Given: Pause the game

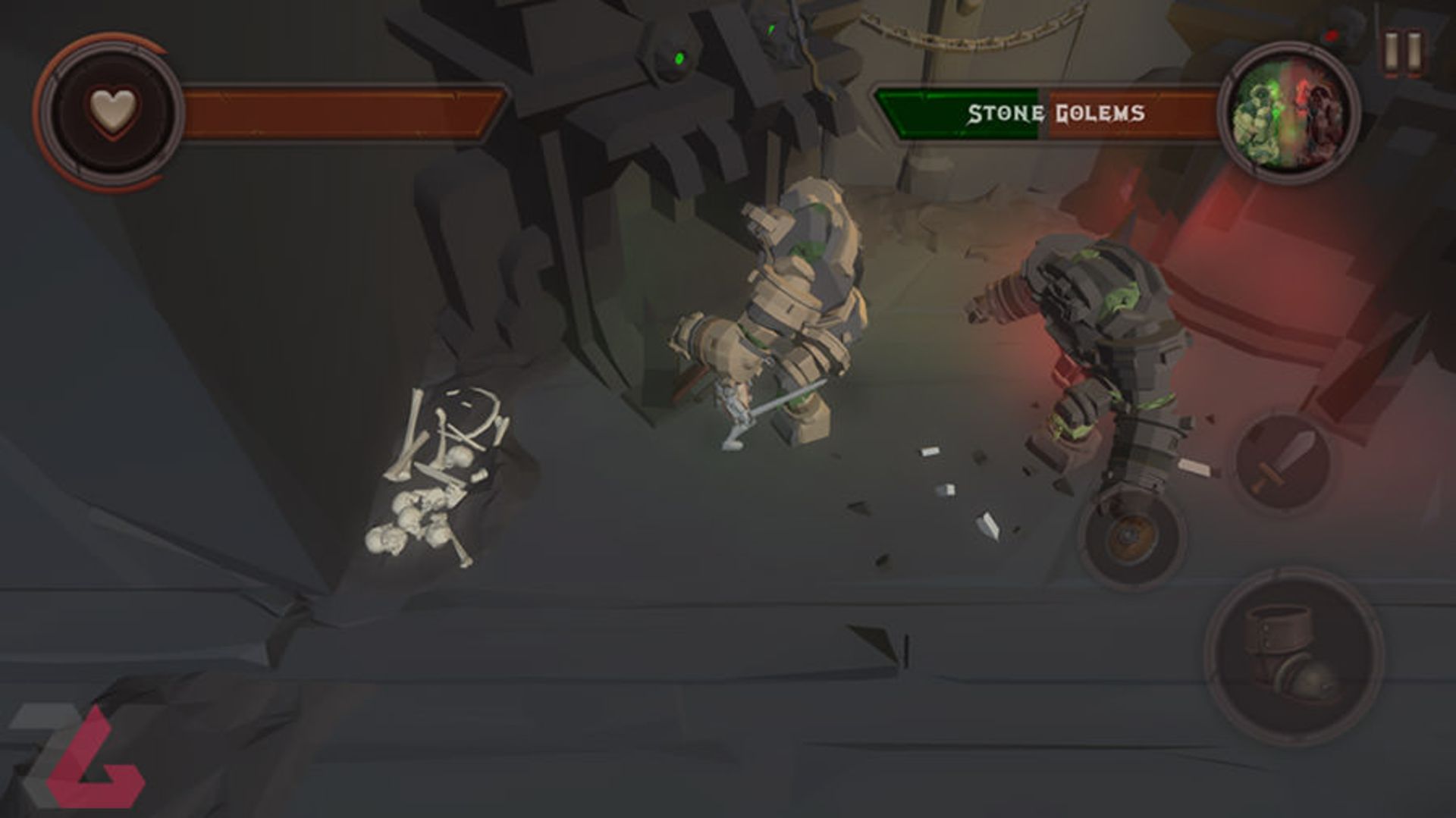Looking at the screenshot, I should pyautogui.click(x=1403, y=52).
